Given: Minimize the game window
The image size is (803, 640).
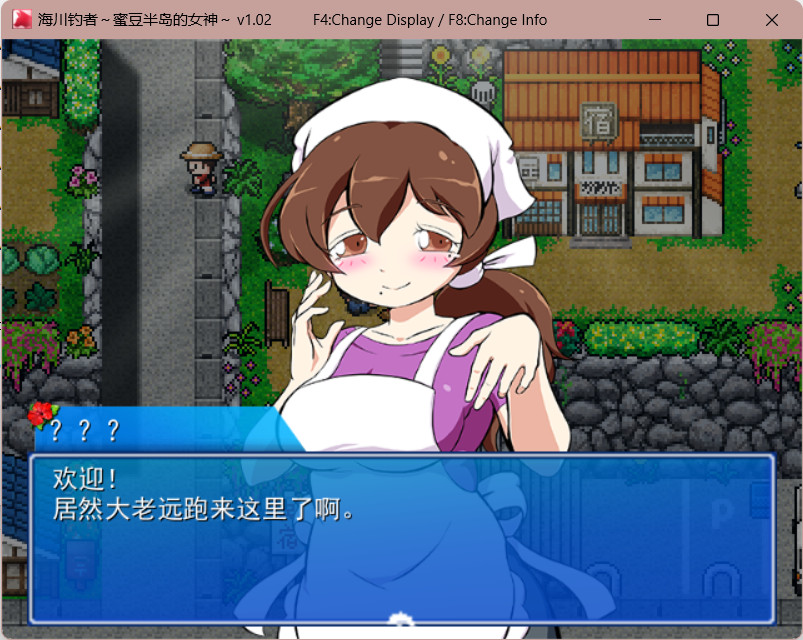Looking at the screenshot, I should pos(655,20).
